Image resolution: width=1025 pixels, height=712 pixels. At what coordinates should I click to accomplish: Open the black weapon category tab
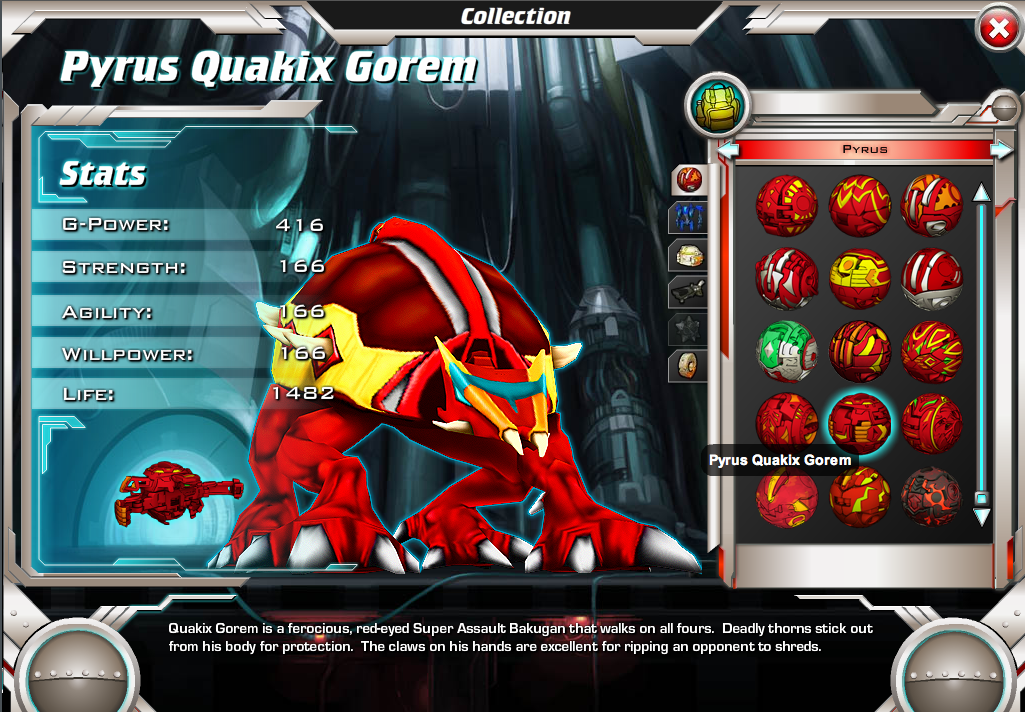tap(689, 292)
